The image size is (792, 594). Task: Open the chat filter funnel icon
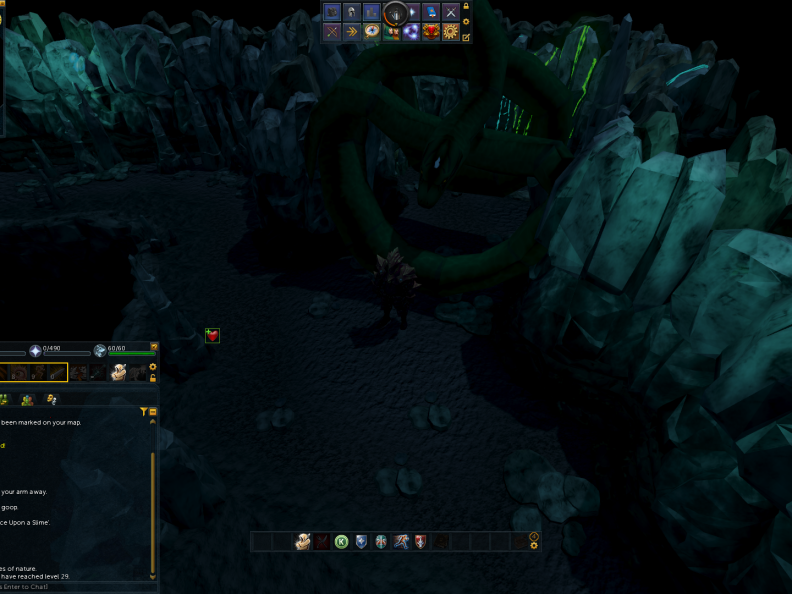click(x=144, y=411)
